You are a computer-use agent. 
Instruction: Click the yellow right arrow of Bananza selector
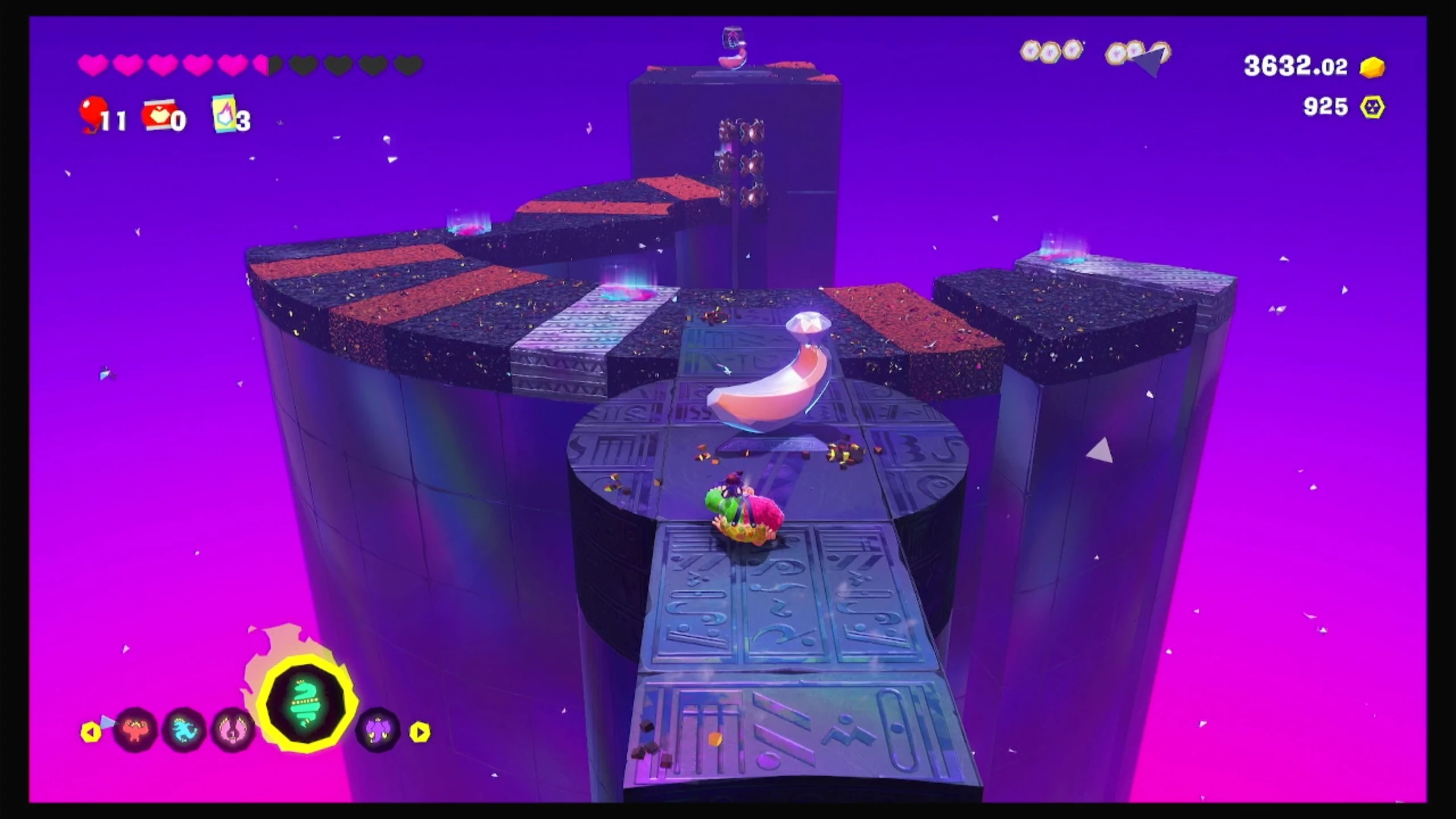pyautogui.click(x=420, y=732)
